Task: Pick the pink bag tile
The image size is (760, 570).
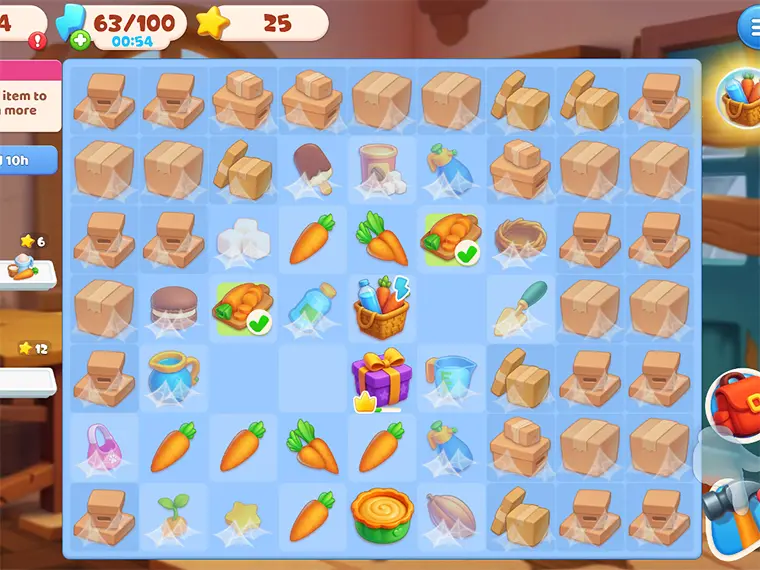Action: point(103,445)
